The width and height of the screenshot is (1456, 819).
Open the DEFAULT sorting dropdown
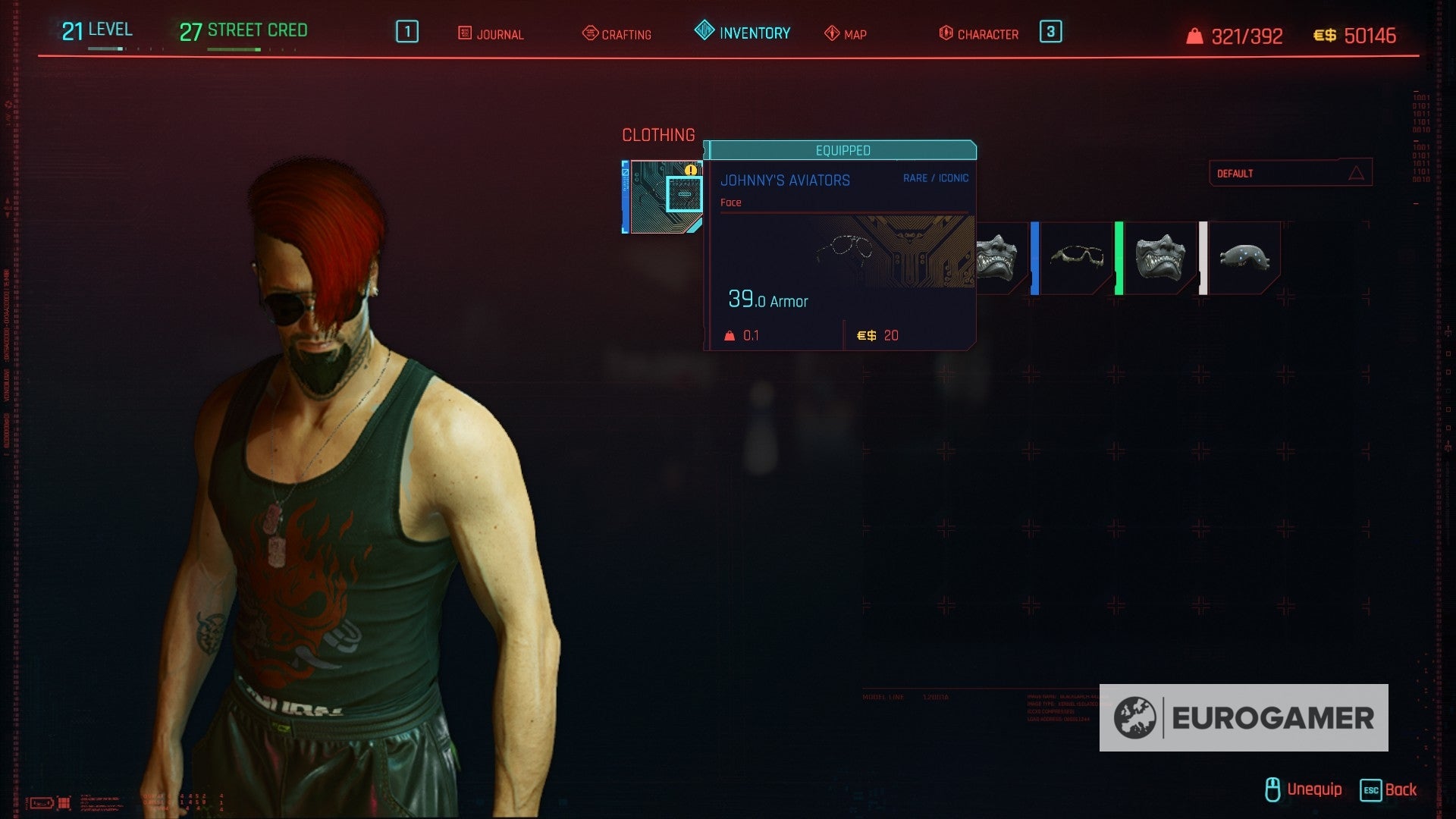1289,172
